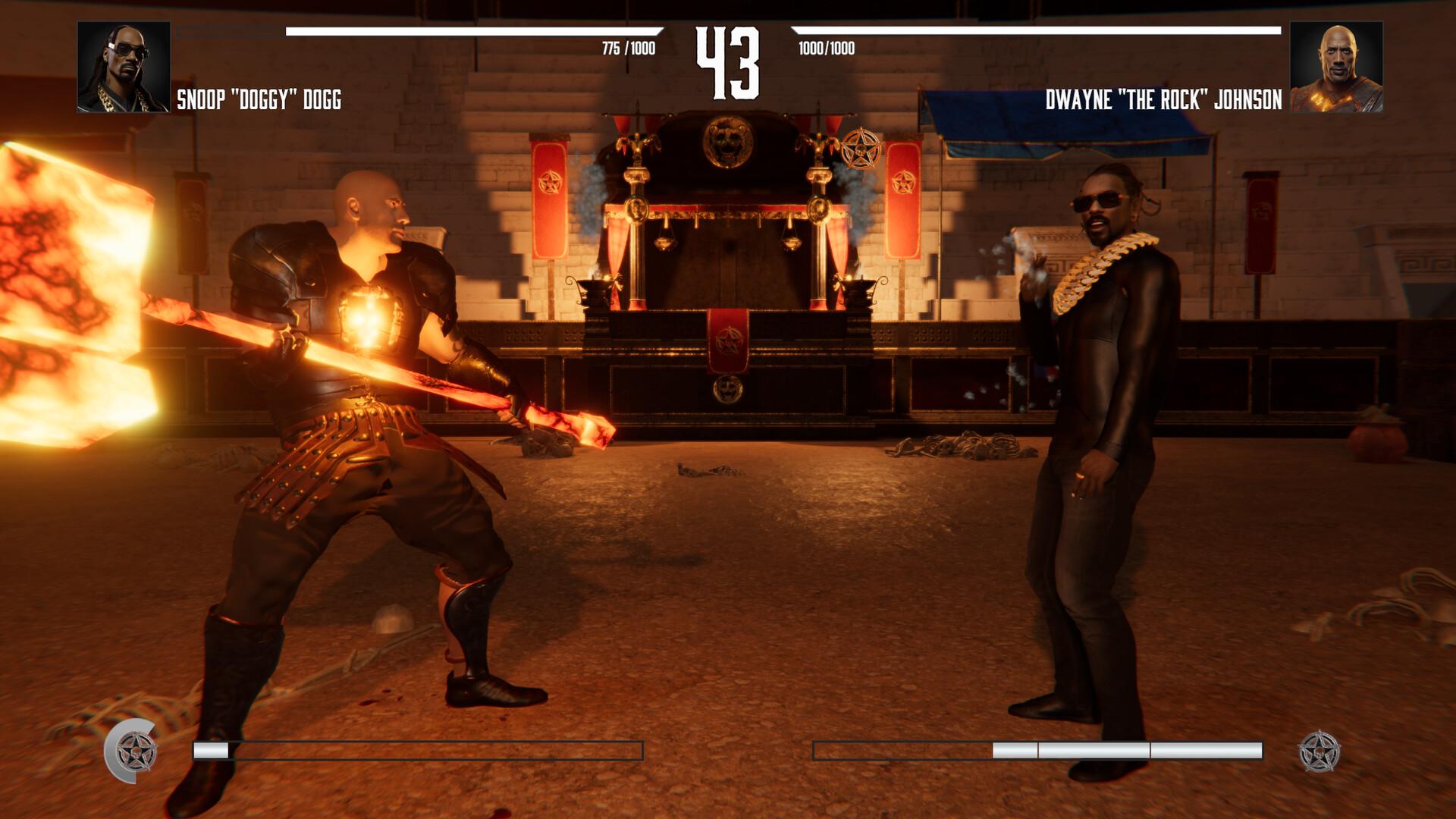Click the filled segment of the left super meter
This screenshot has width=1456, height=819.
pyautogui.click(x=210, y=751)
